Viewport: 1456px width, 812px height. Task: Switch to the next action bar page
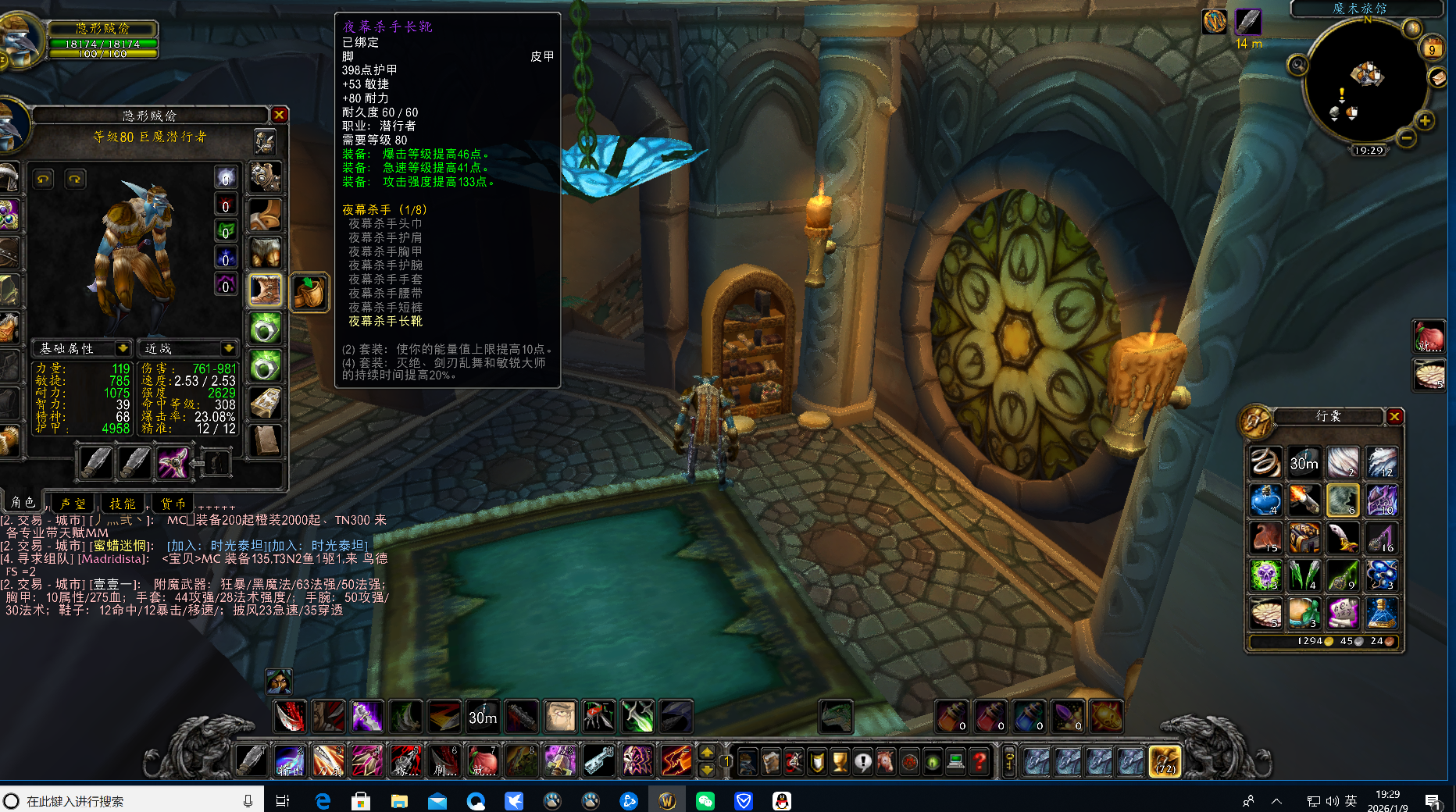pos(706,752)
